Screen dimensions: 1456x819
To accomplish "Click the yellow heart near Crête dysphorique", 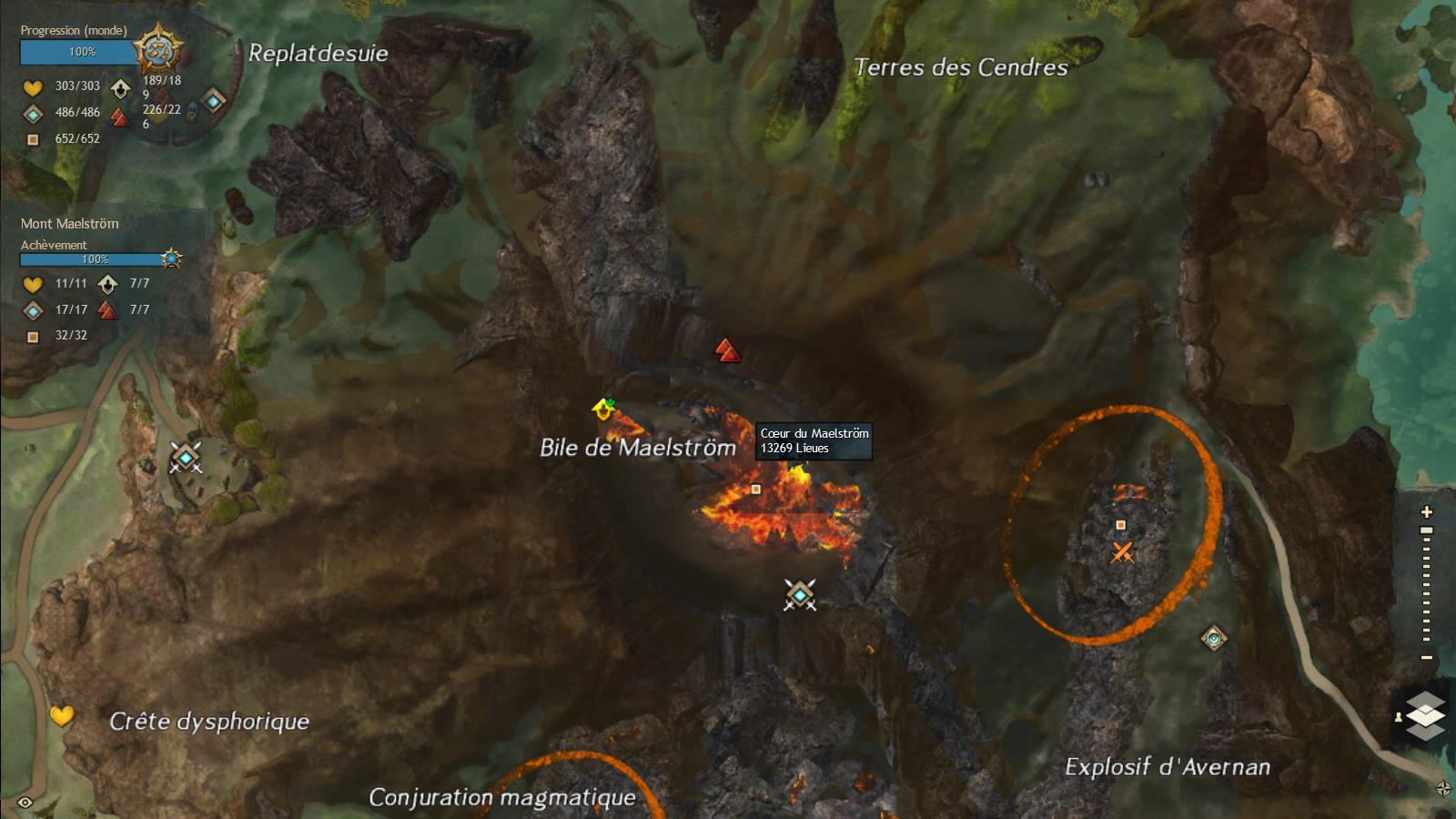I will pyautogui.click(x=62, y=716).
